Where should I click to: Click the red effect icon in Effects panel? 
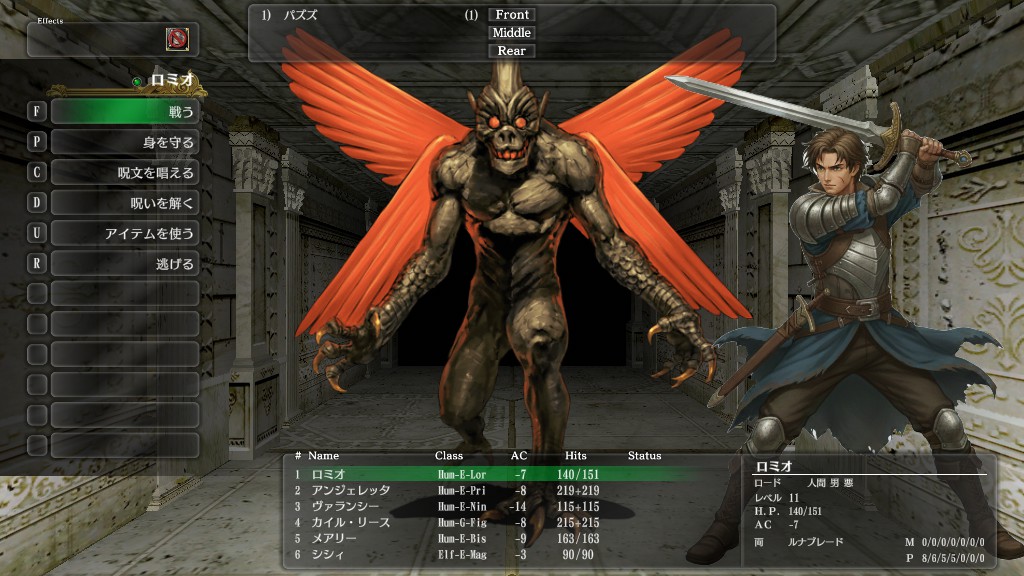point(177,39)
